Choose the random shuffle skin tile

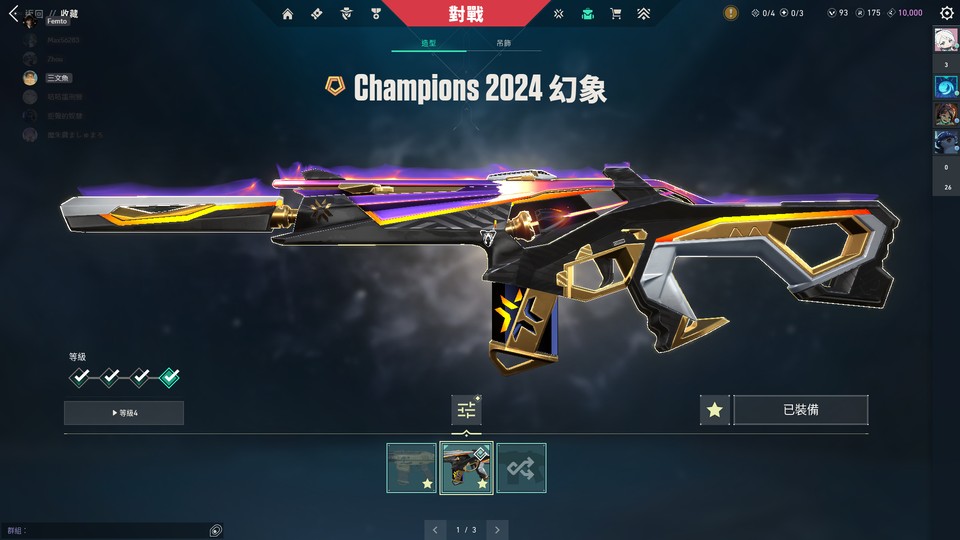tap(521, 468)
